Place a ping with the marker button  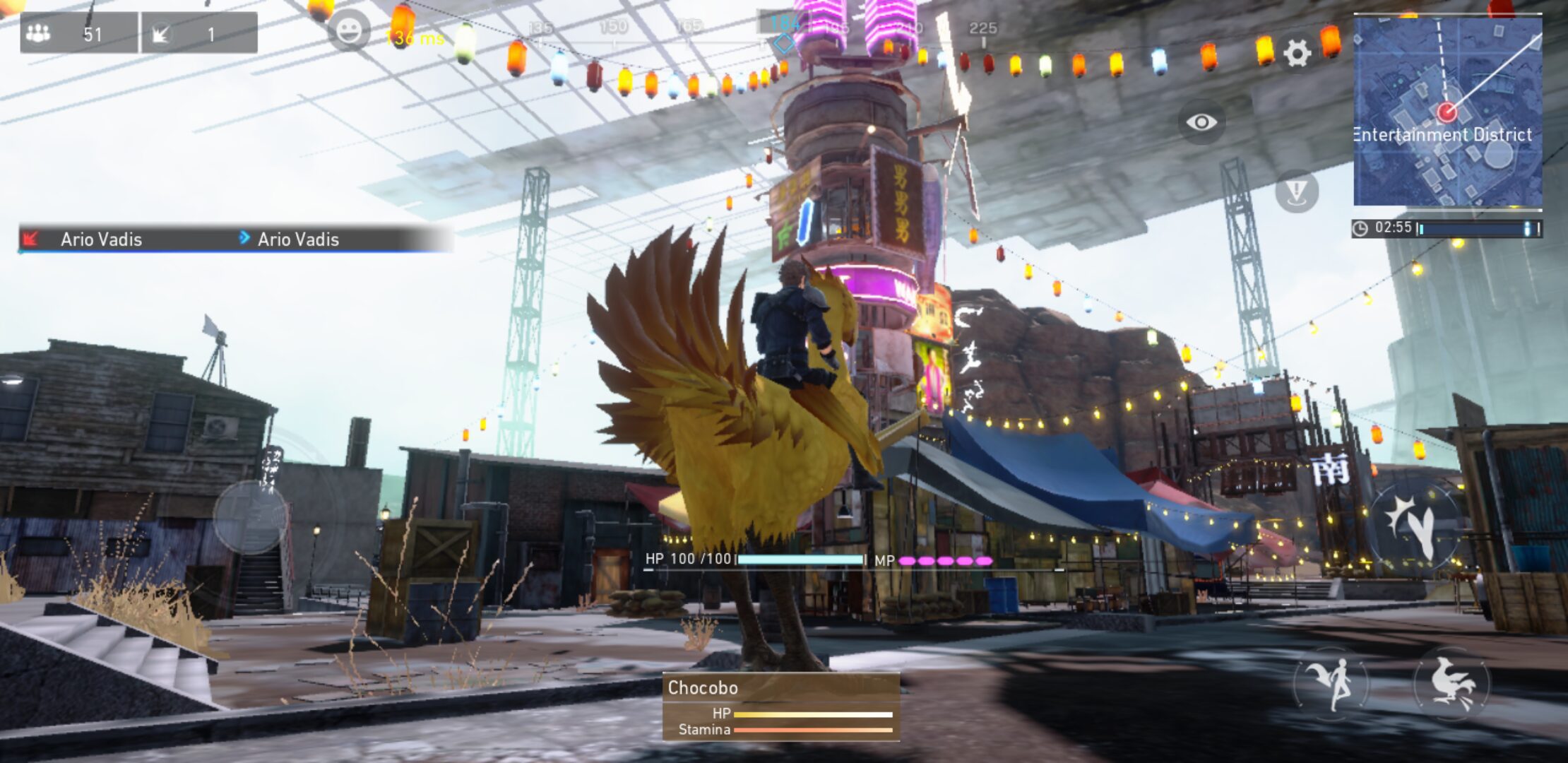[1297, 191]
